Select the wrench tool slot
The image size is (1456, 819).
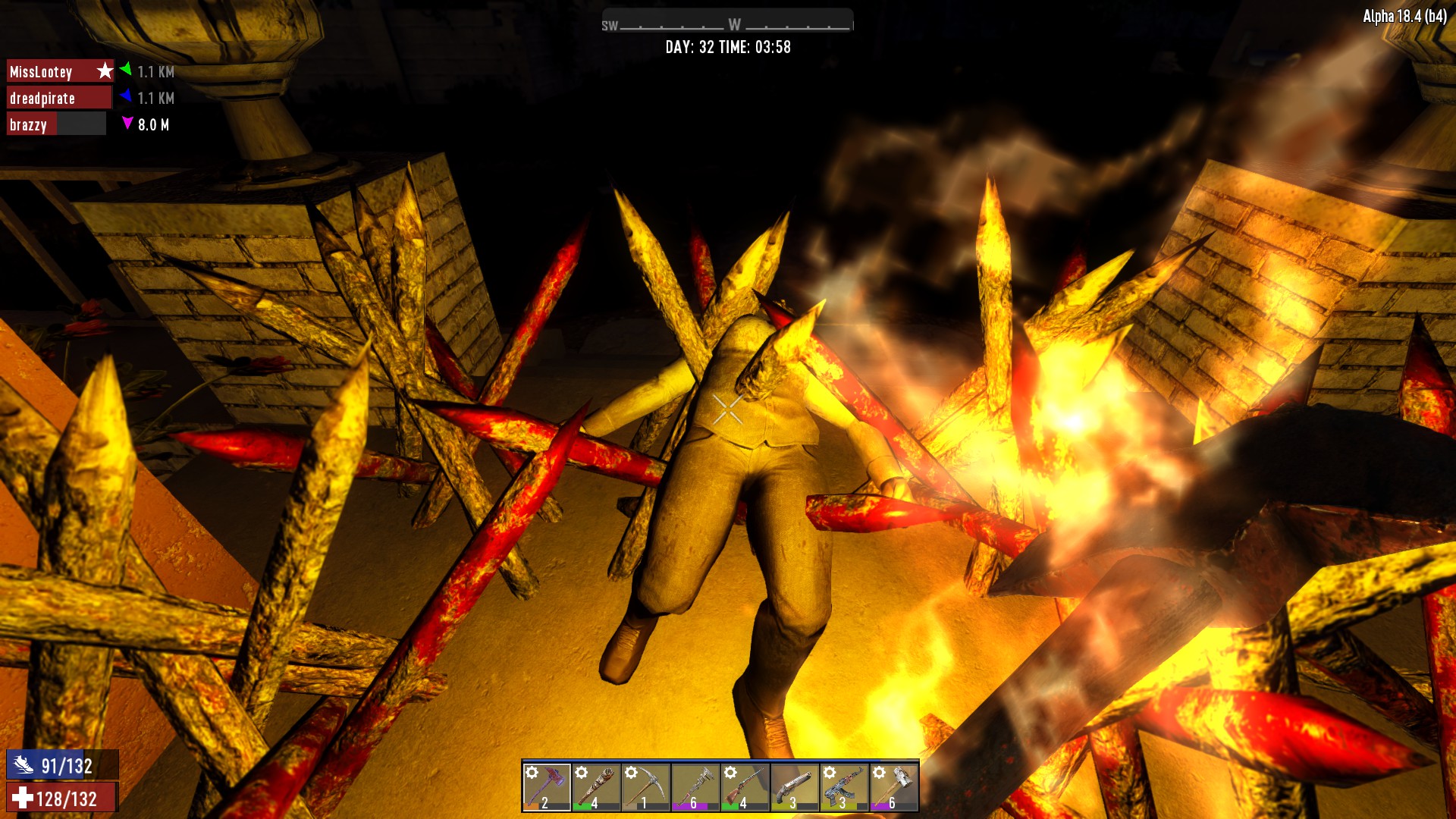click(x=695, y=787)
